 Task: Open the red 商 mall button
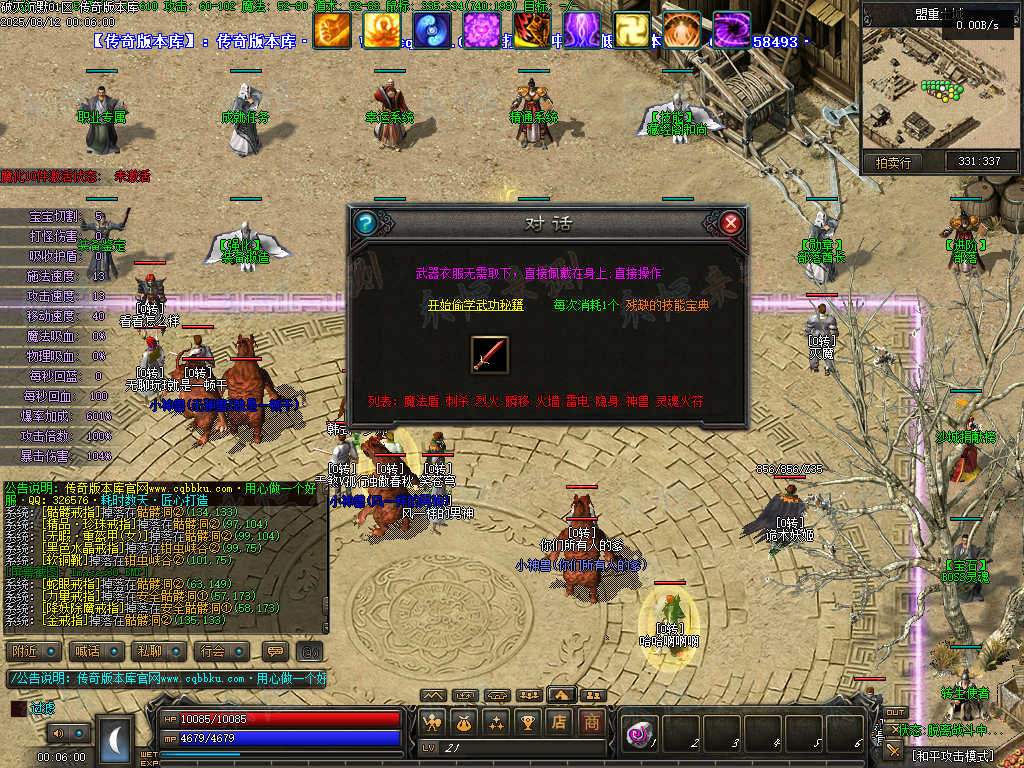(592, 721)
